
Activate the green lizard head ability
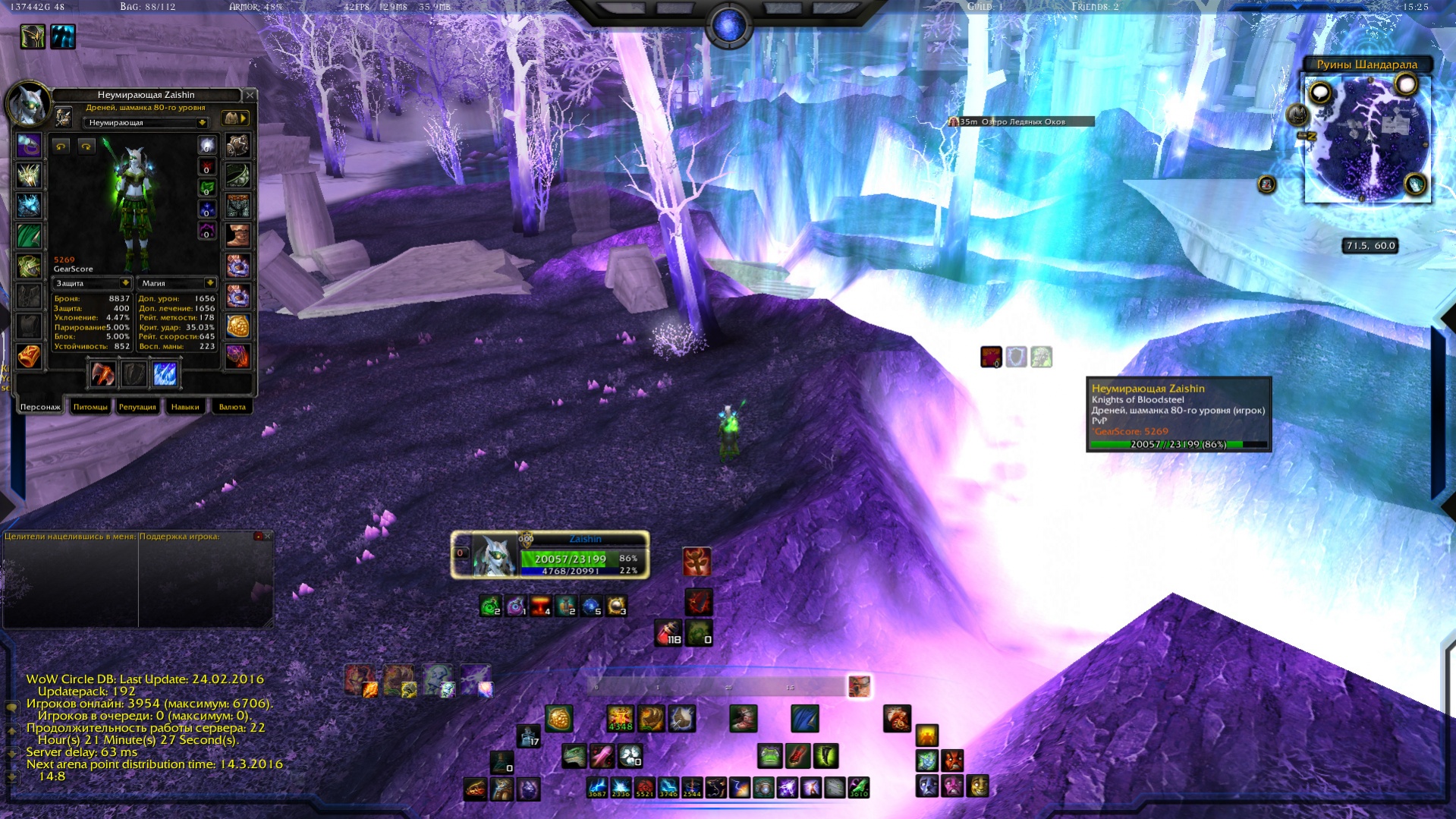574,756
